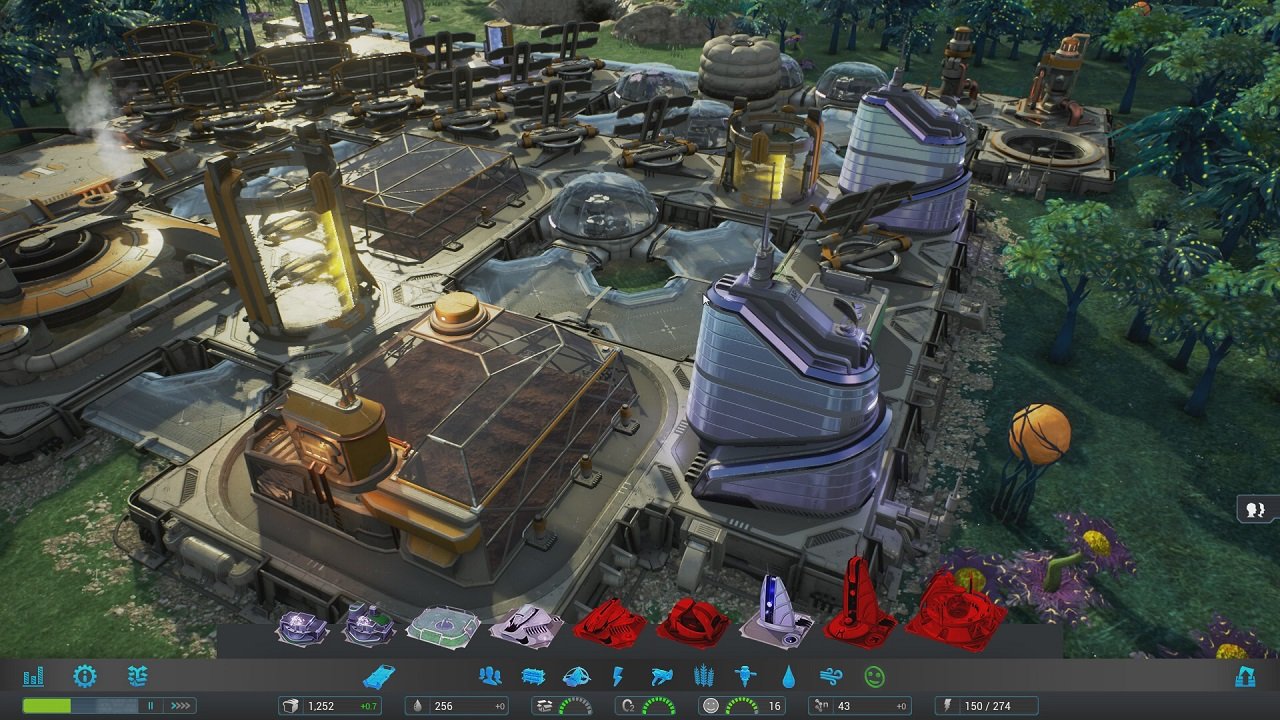The width and height of the screenshot is (1280, 720).
Task: Enable fast-forward game speed
Action: click(179, 704)
